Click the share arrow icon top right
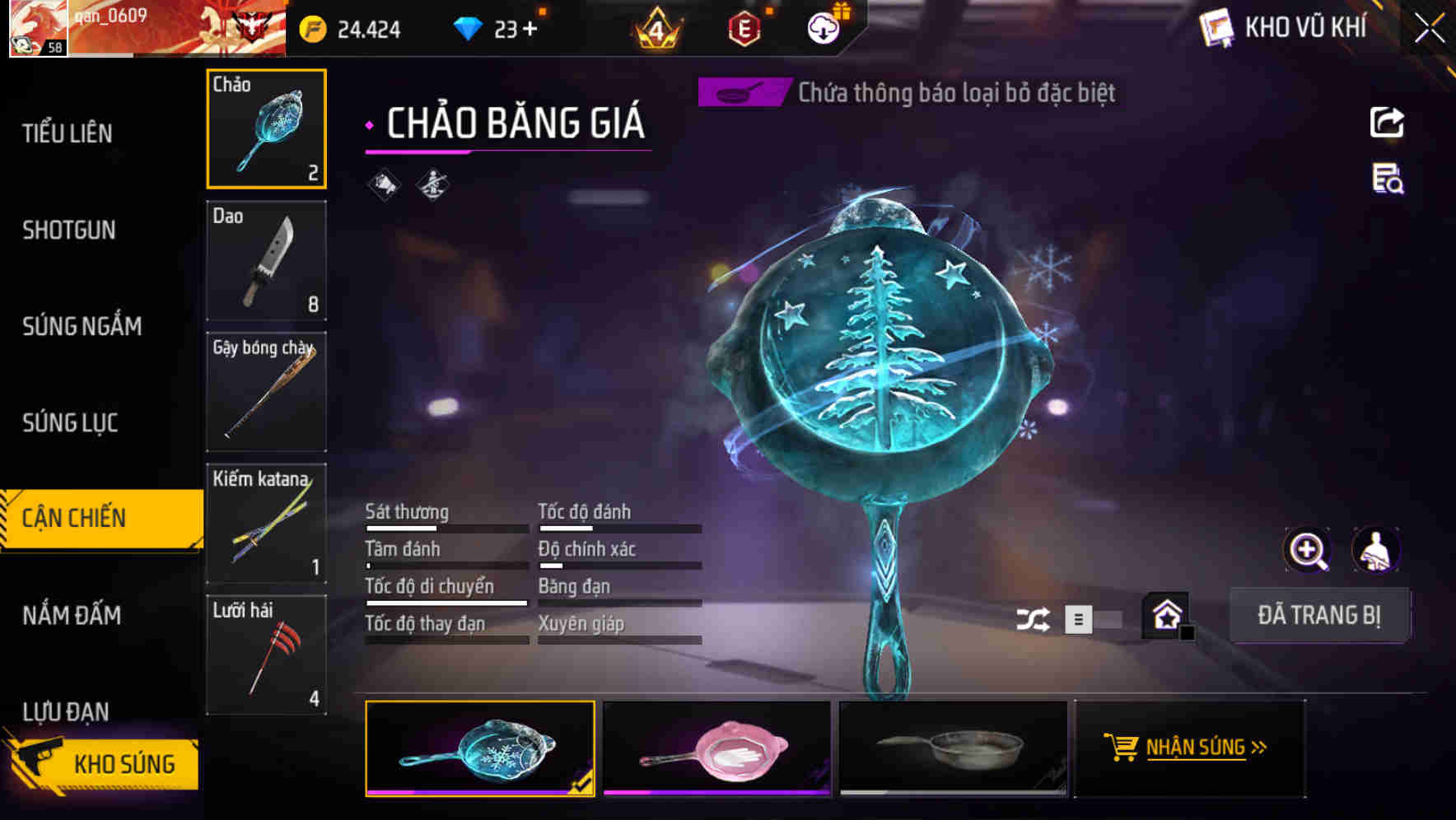This screenshot has height=820, width=1456. (x=1386, y=122)
